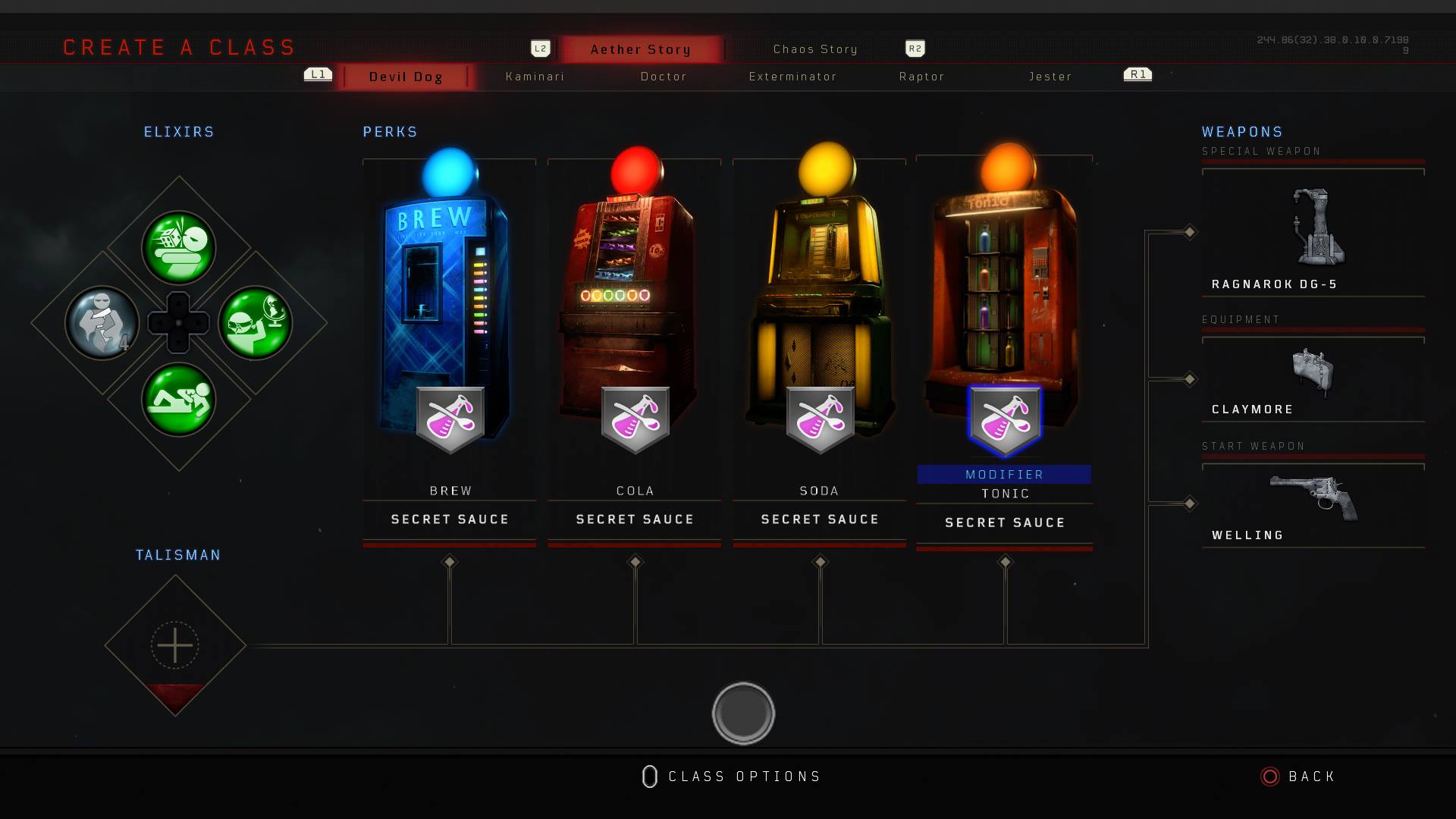Choose the Kaminari class tab
Image resolution: width=1456 pixels, height=819 pixels.
(x=535, y=77)
